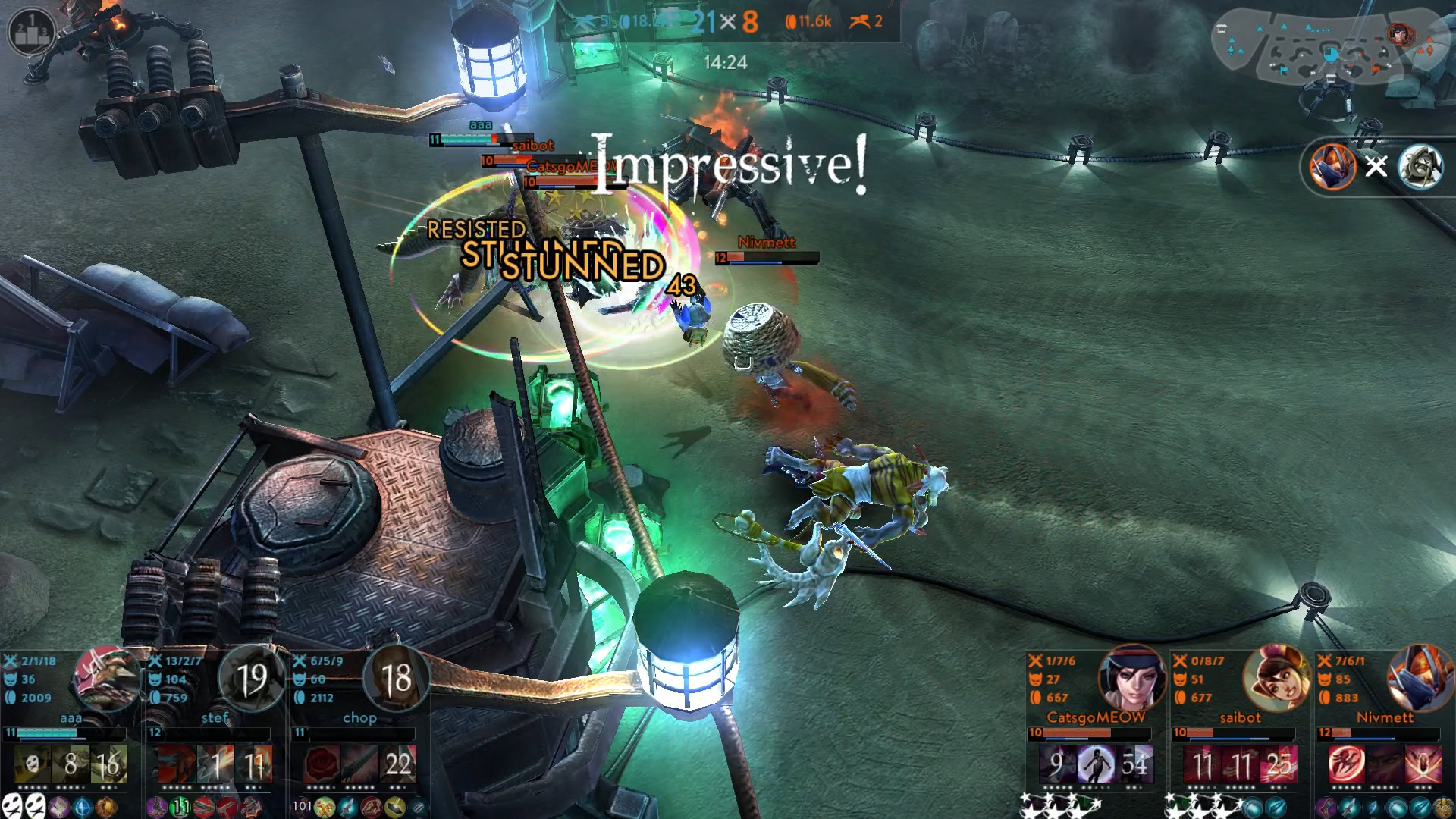Select player chop's hero portrait
Viewport: 1456px width, 819px height.
[x=396, y=678]
